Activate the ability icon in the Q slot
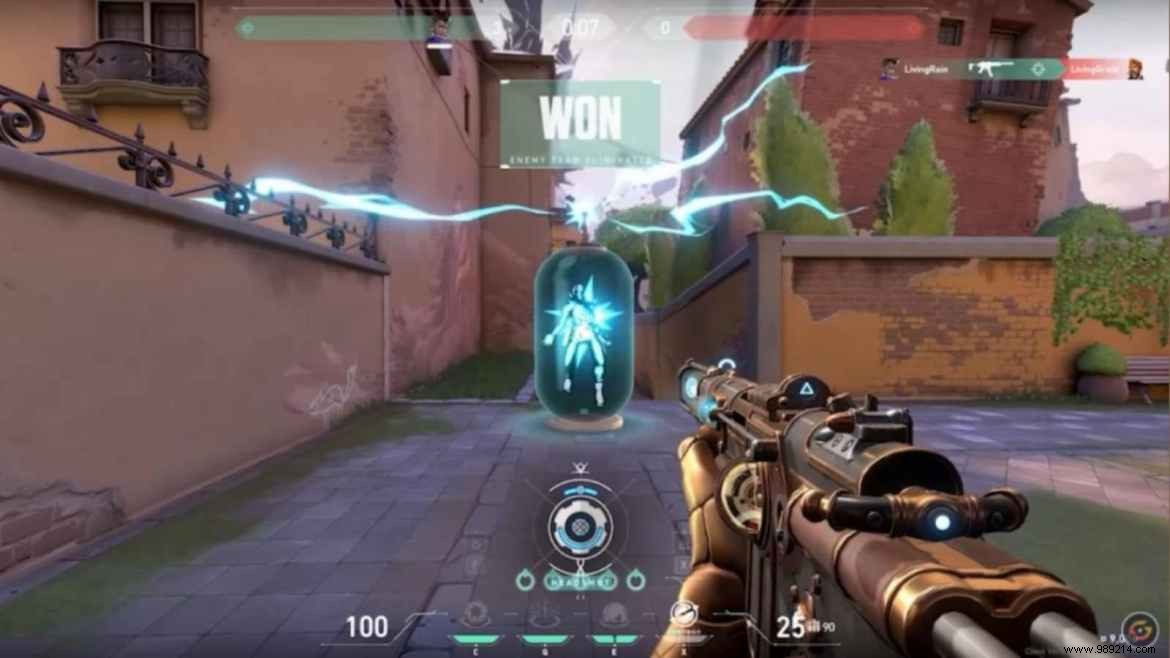This screenshot has height=658, width=1170. 545,616
